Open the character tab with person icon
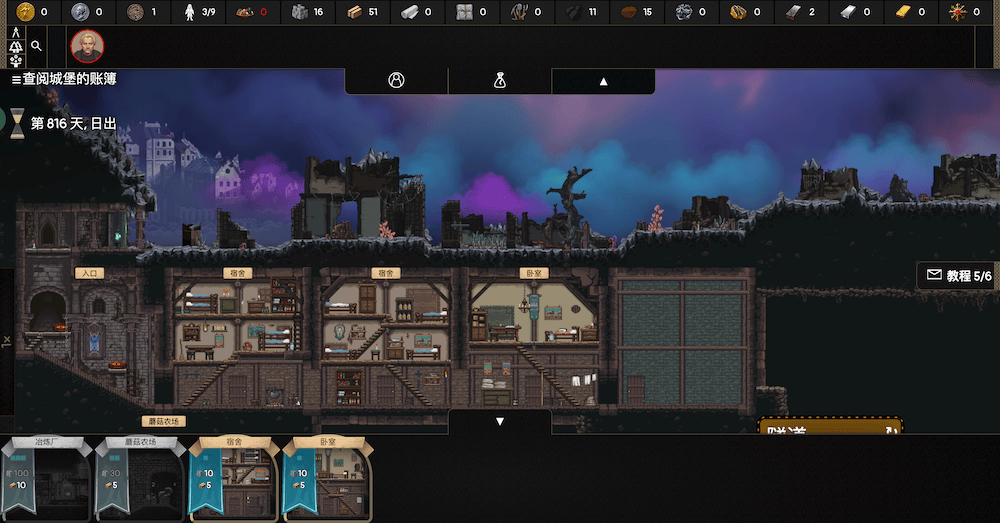The width and height of the screenshot is (1000, 523). point(396,82)
